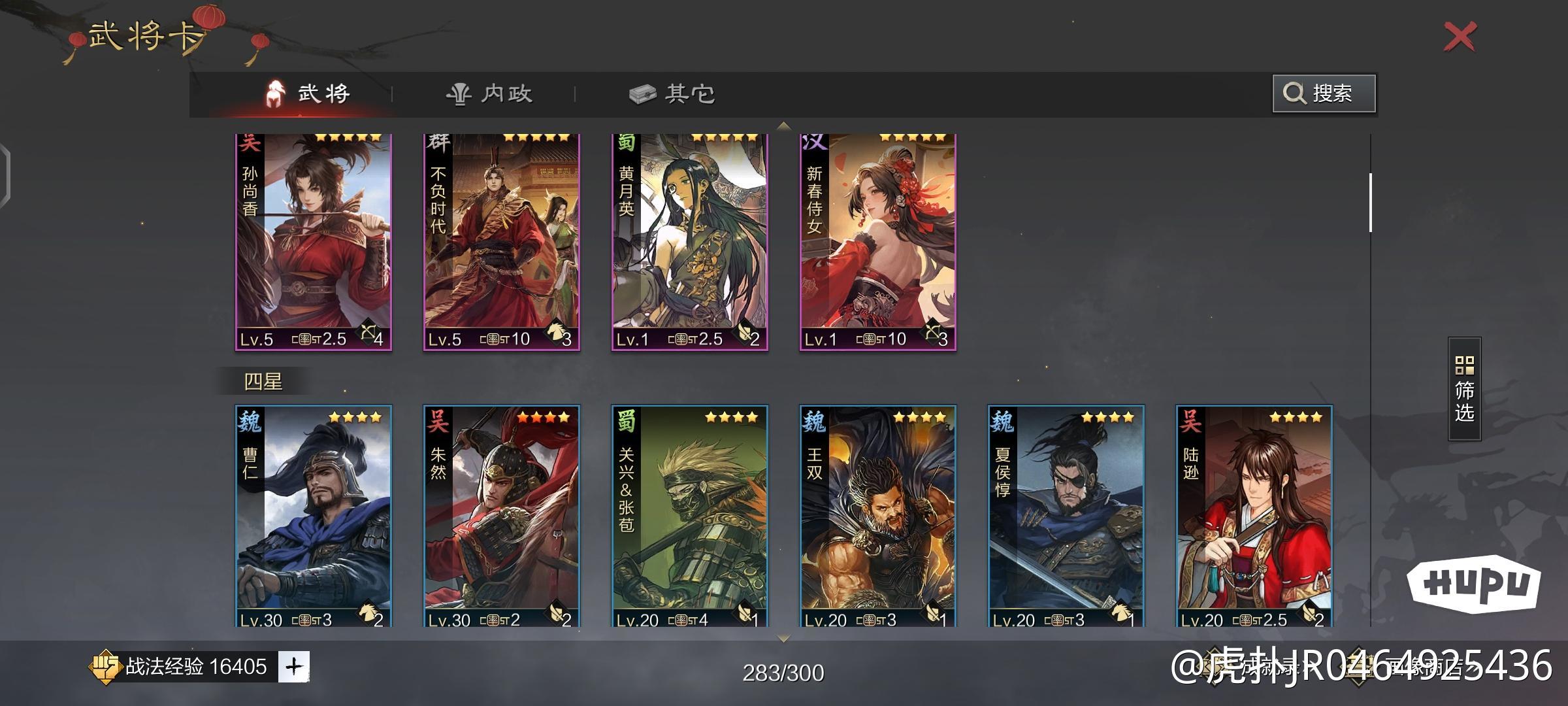Close the 武将卡 screen
Image resolution: width=1568 pixels, height=706 pixels.
(x=1460, y=37)
